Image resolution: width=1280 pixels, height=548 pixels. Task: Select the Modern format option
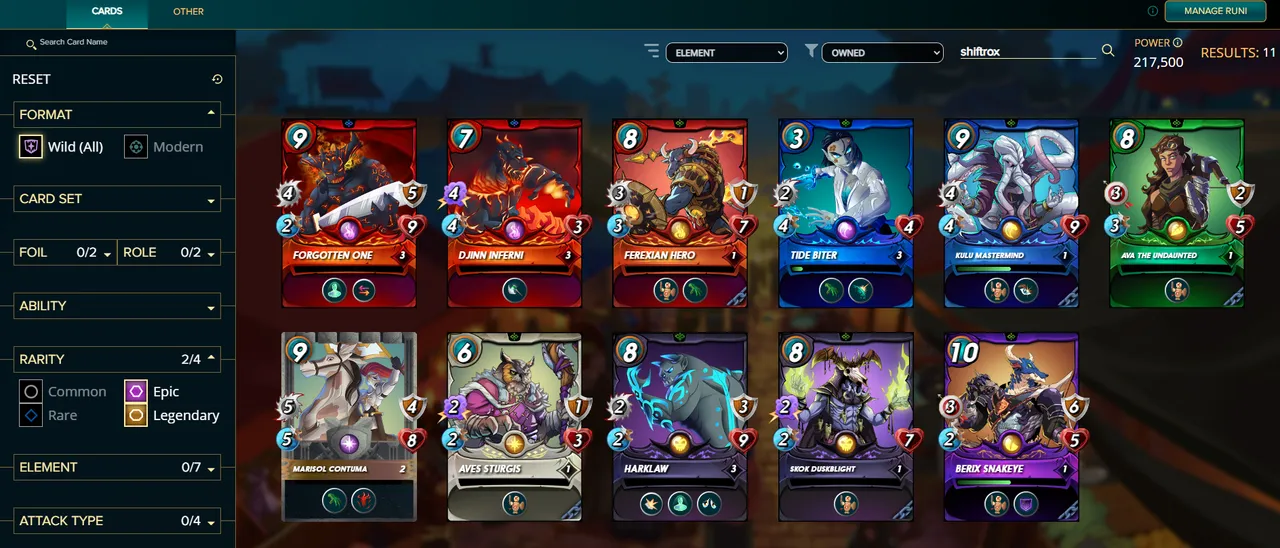tap(164, 147)
